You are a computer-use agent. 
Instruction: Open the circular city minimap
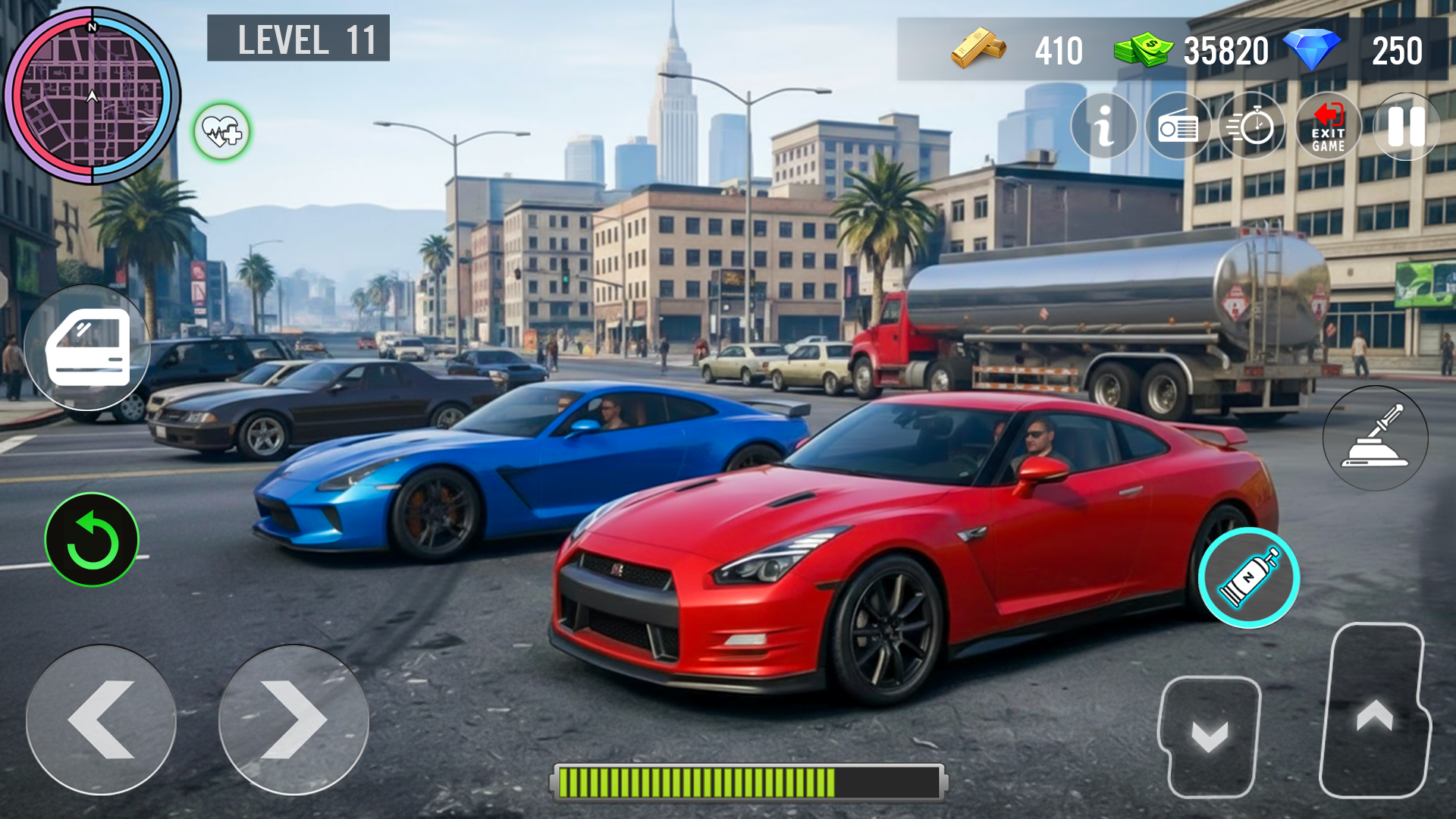[92, 96]
